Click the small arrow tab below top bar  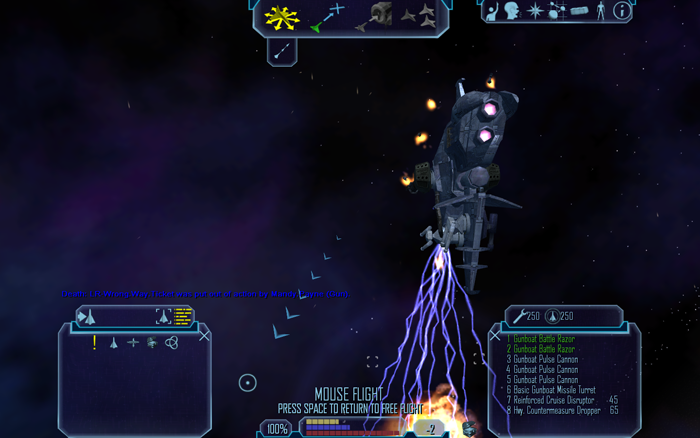tap(282, 50)
